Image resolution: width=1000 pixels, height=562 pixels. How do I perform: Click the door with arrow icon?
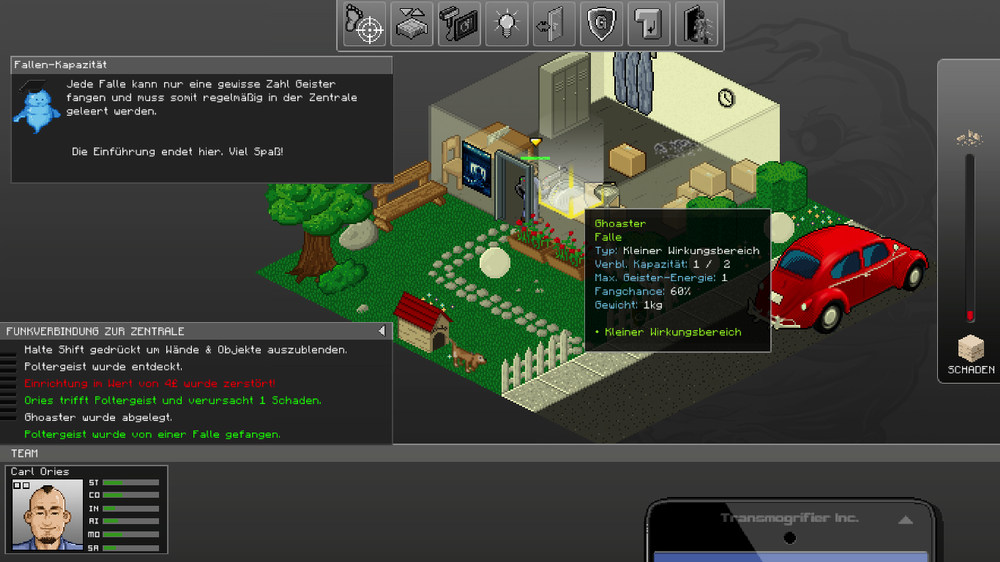[553, 25]
